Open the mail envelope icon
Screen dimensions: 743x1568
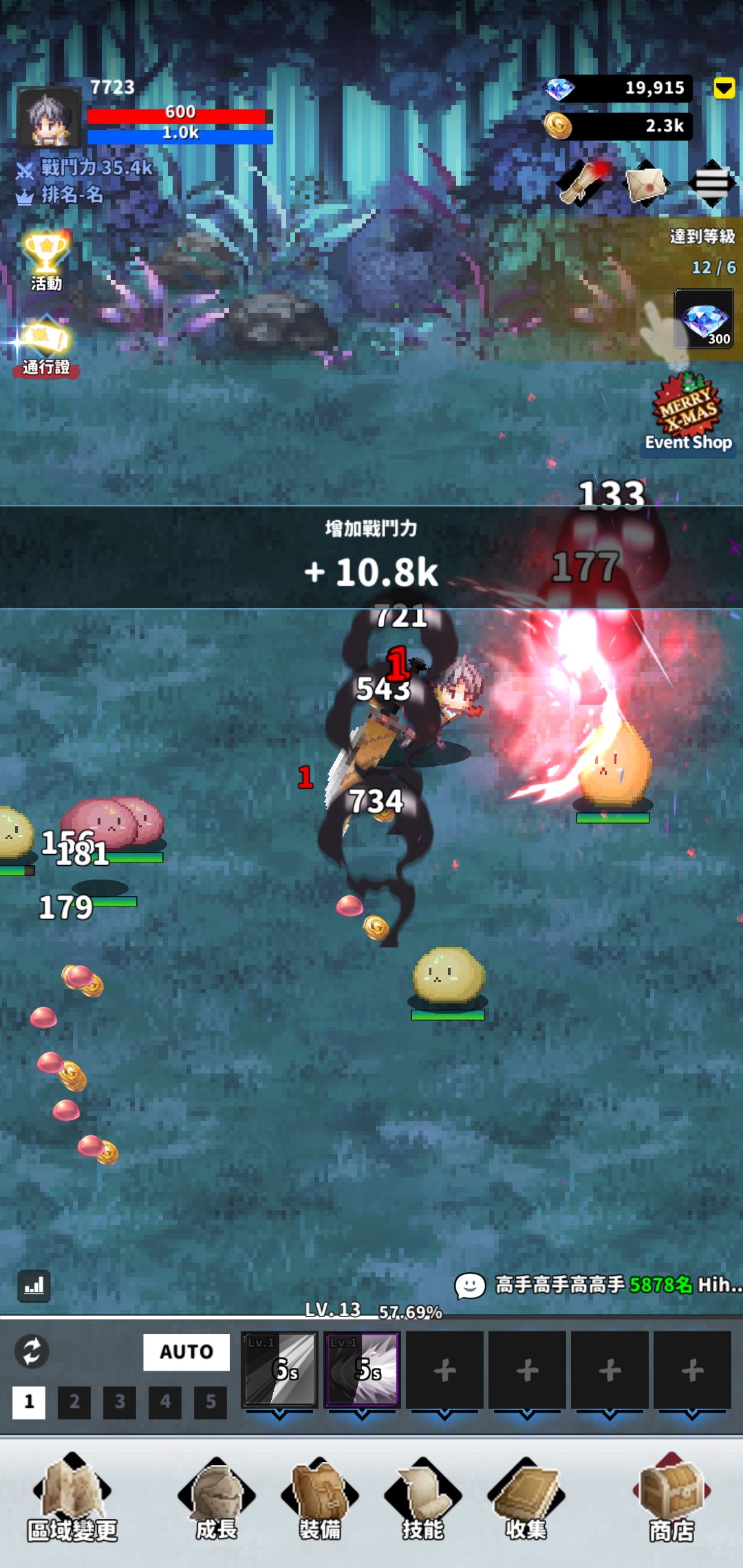pyautogui.click(x=646, y=184)
